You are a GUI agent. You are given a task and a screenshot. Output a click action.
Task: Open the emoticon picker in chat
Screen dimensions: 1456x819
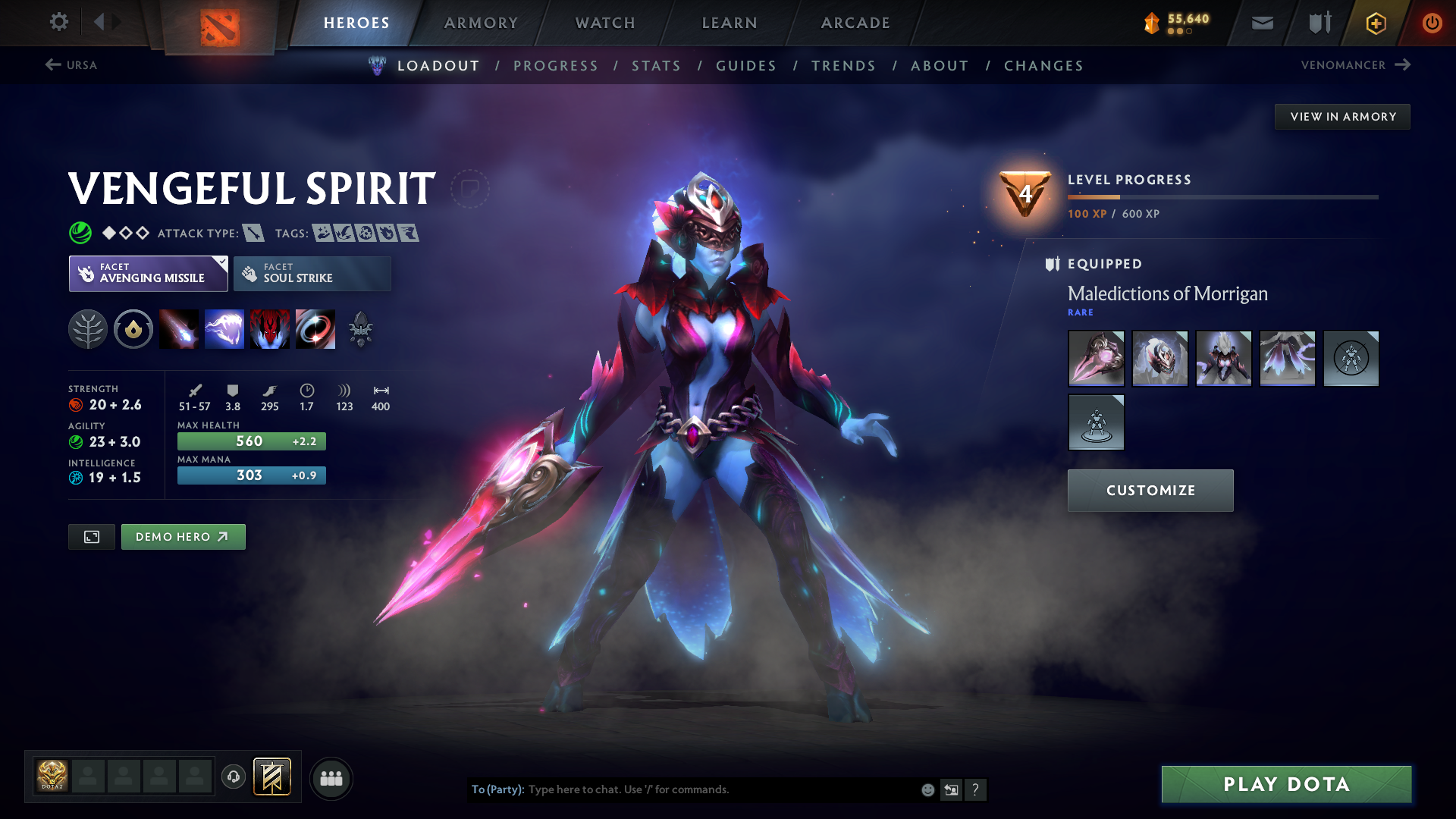point(927,789)
